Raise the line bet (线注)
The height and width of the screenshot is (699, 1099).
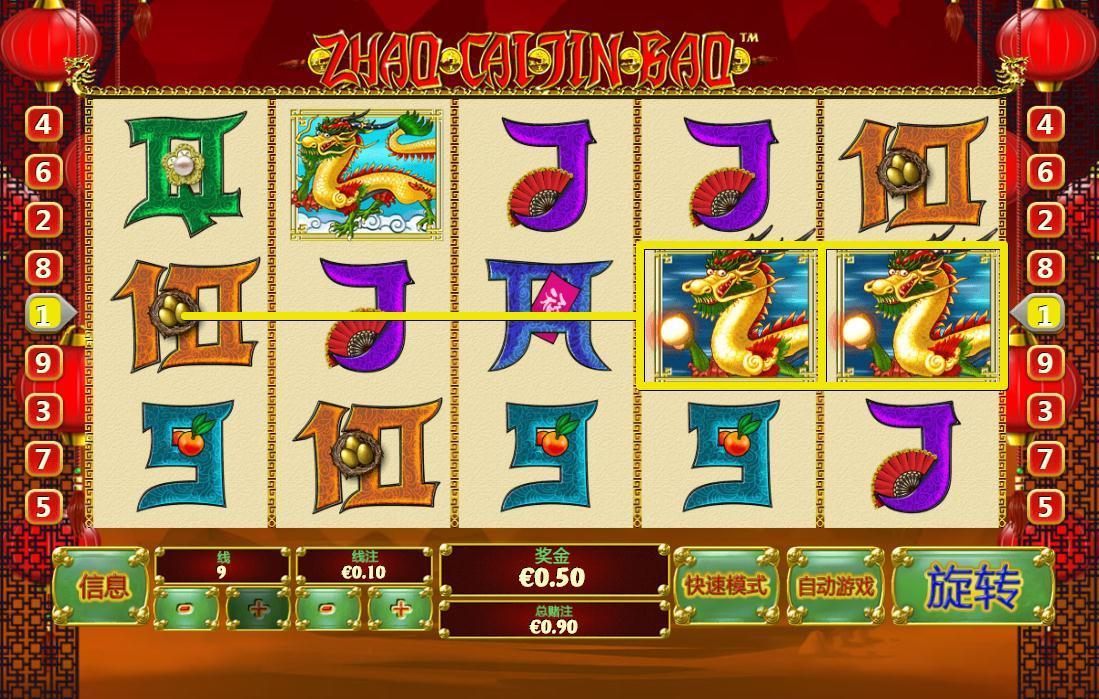400,608
